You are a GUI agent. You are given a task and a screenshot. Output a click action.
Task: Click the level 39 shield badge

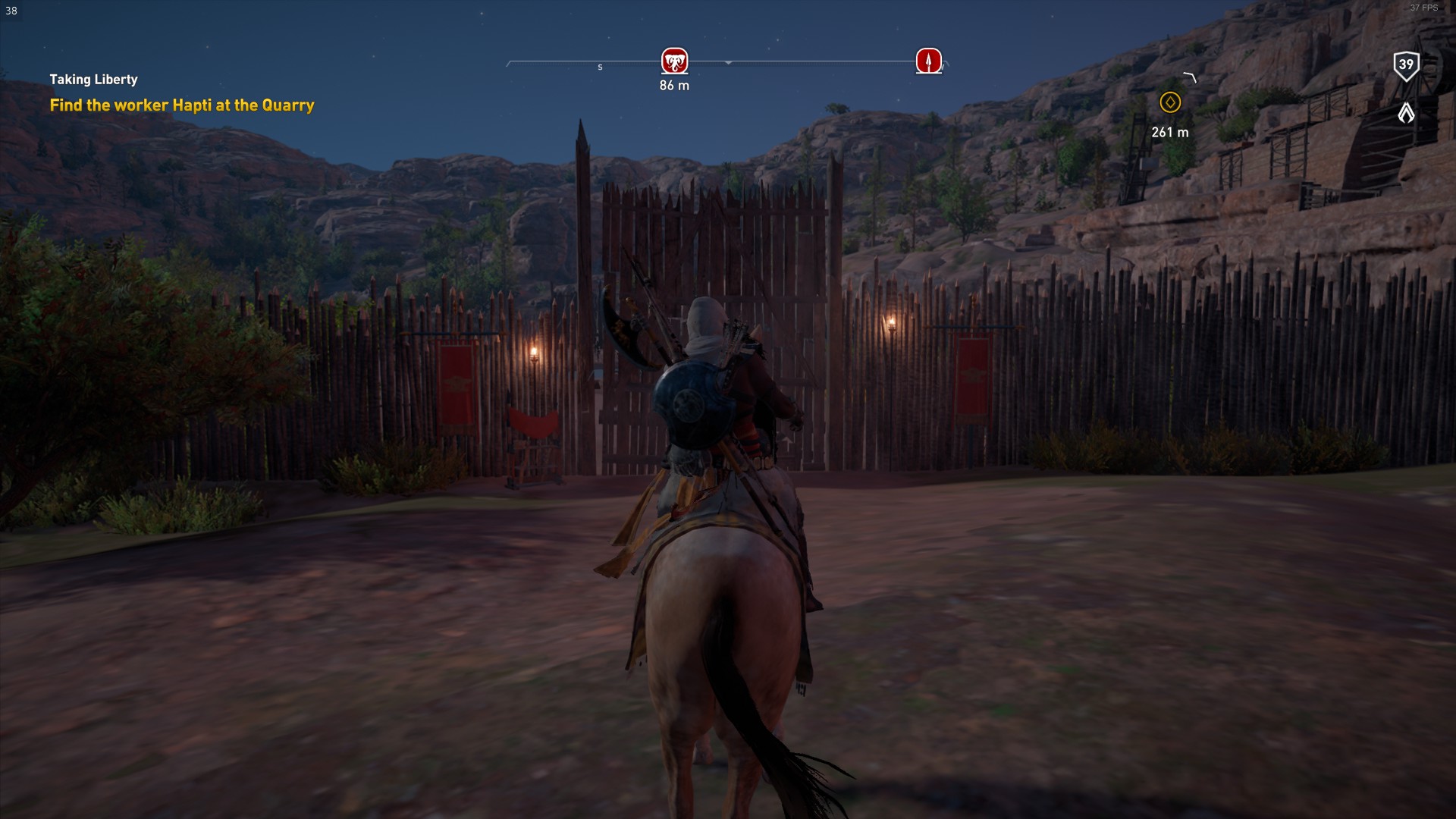pyautogui.click(x=1406, y=65)
